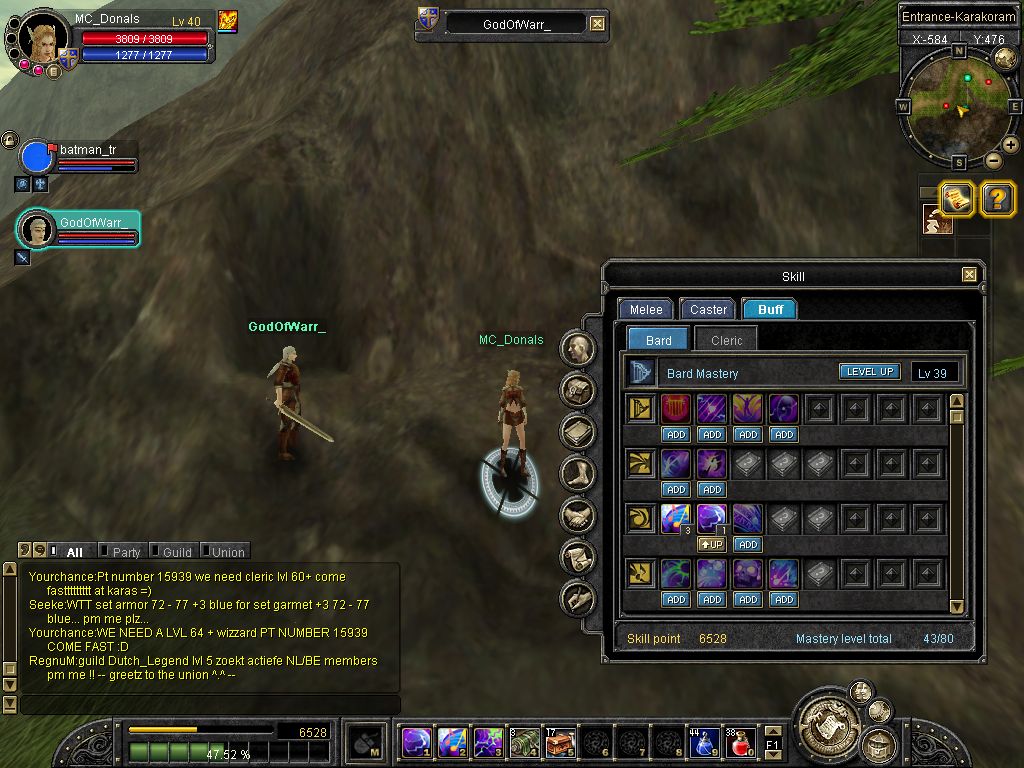
Task: Close the Skill window
Action: (x=969, y=275)
